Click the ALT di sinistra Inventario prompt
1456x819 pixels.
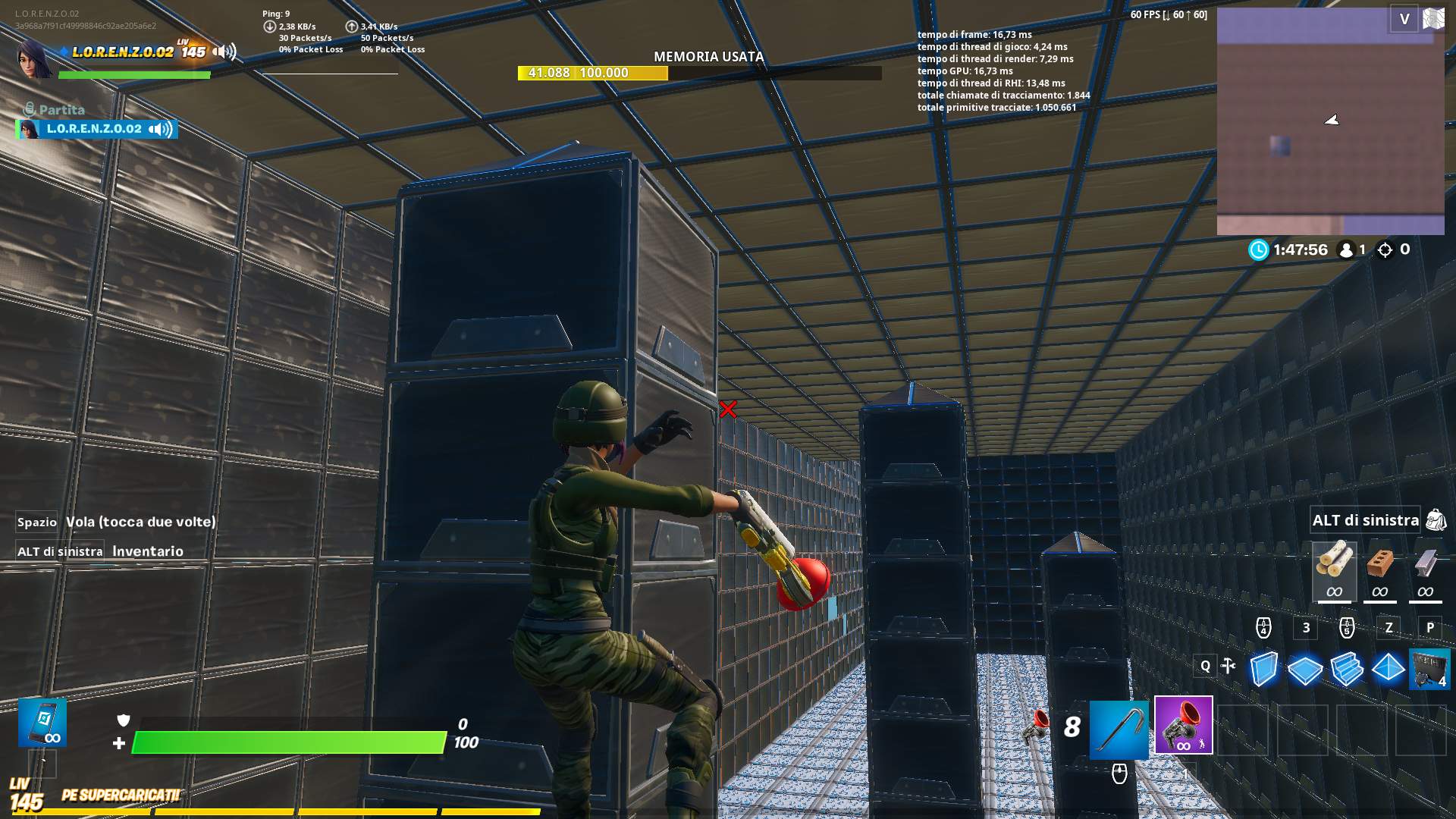[100, 551]
